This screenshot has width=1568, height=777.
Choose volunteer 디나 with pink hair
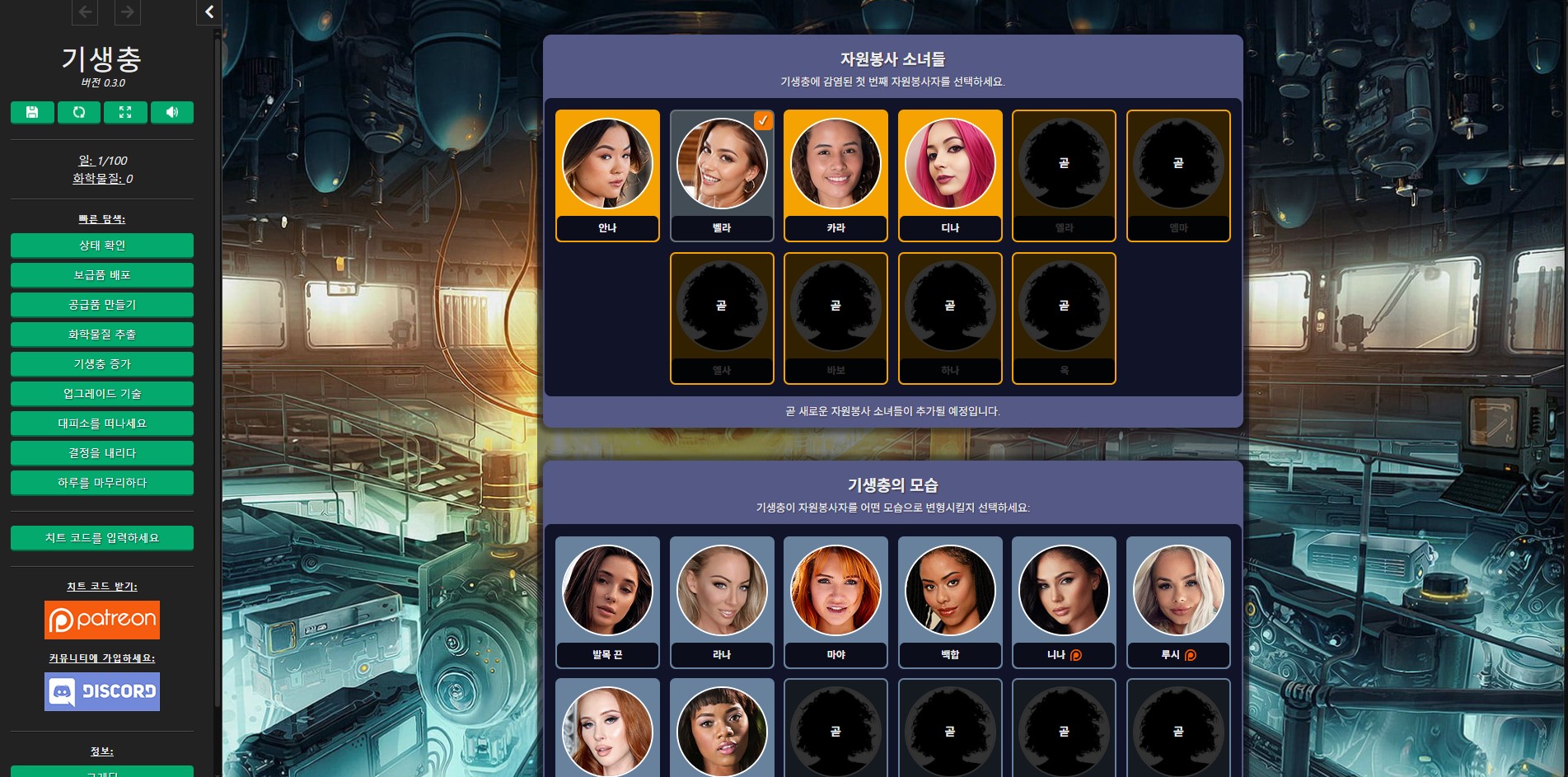tap(950, 175)
